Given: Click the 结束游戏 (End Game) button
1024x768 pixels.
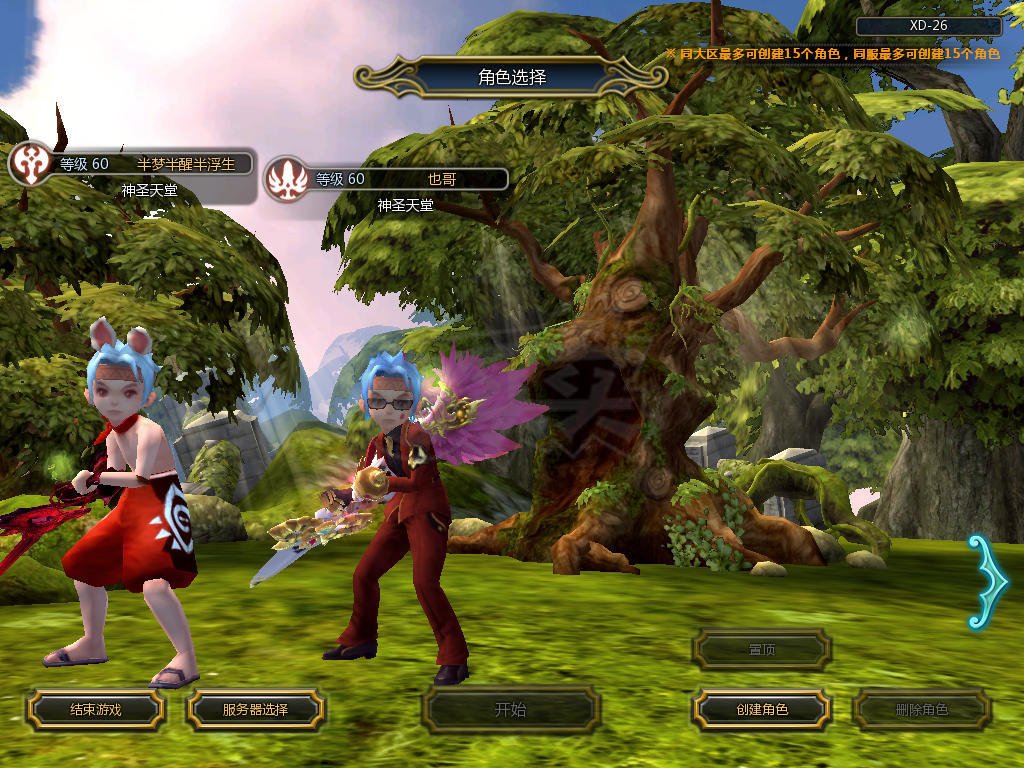Looking at the screenshot, I should click(x=95, y=709).
